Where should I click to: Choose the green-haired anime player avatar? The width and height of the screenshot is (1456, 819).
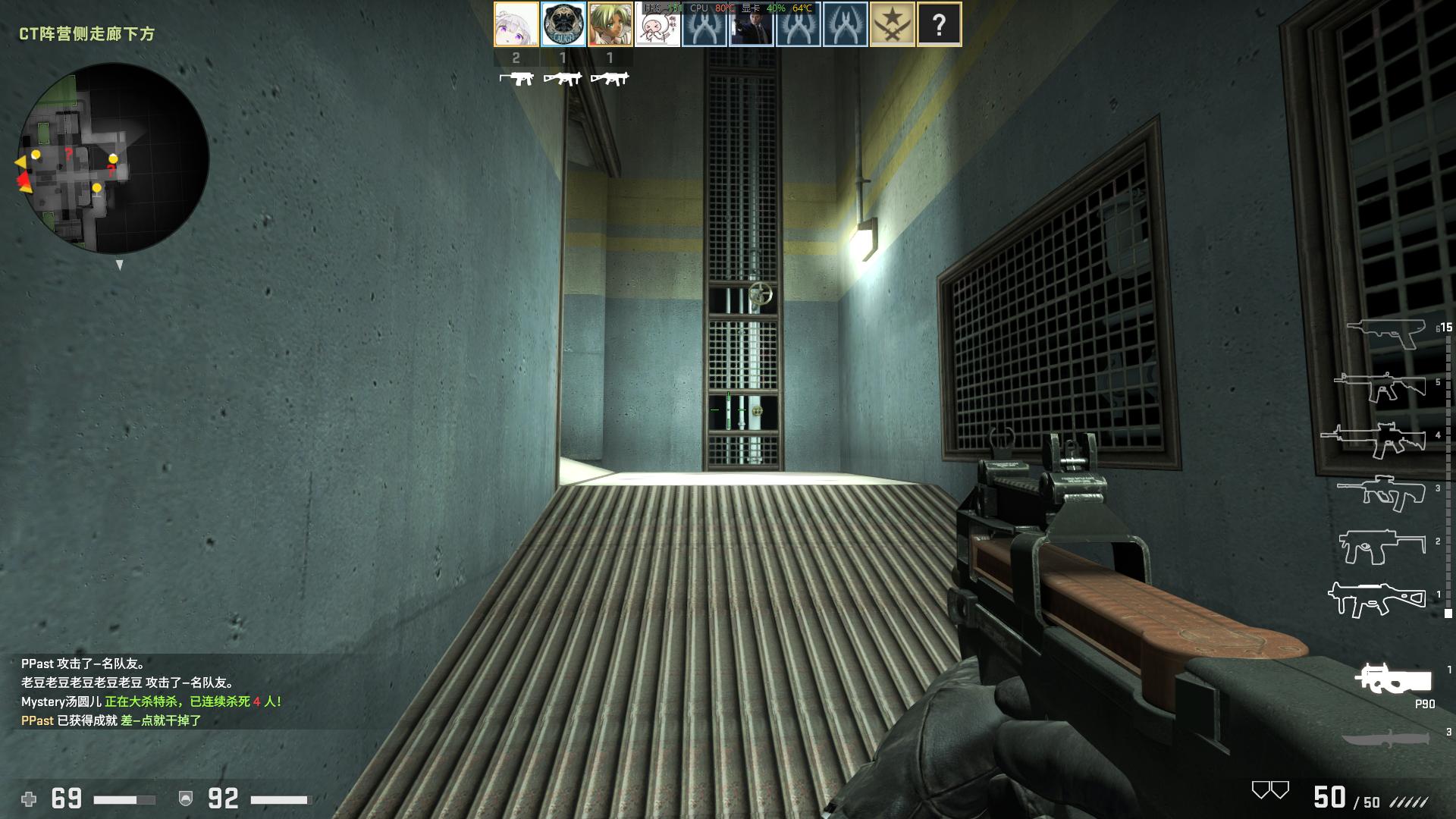(x=610, y=24)
